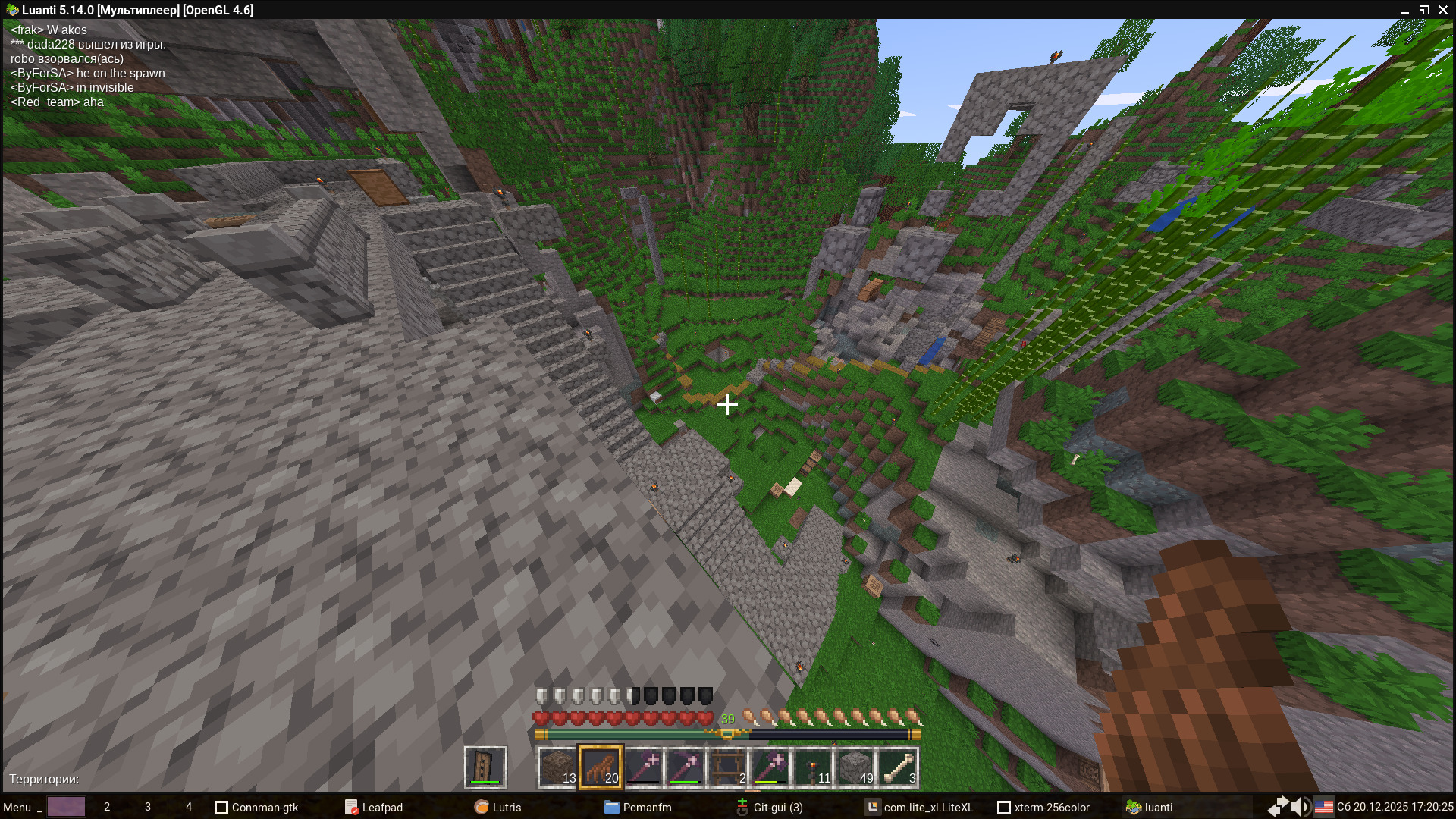Image resolution: width=1456 pixels, height=819 pixels.
Task: Pick the torch stack of 11
Action: pos(813,767)
